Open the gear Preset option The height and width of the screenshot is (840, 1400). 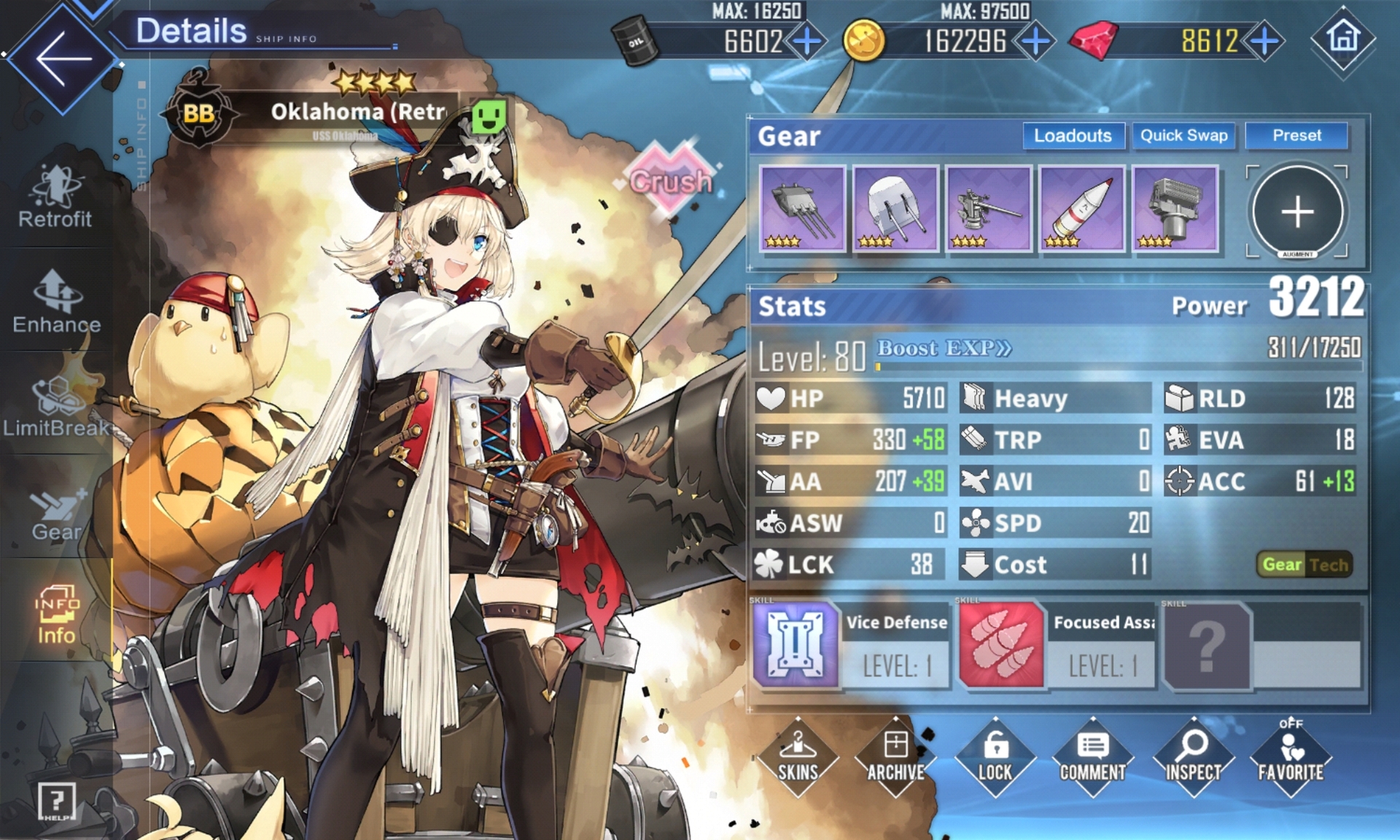tap(1296, 136)
